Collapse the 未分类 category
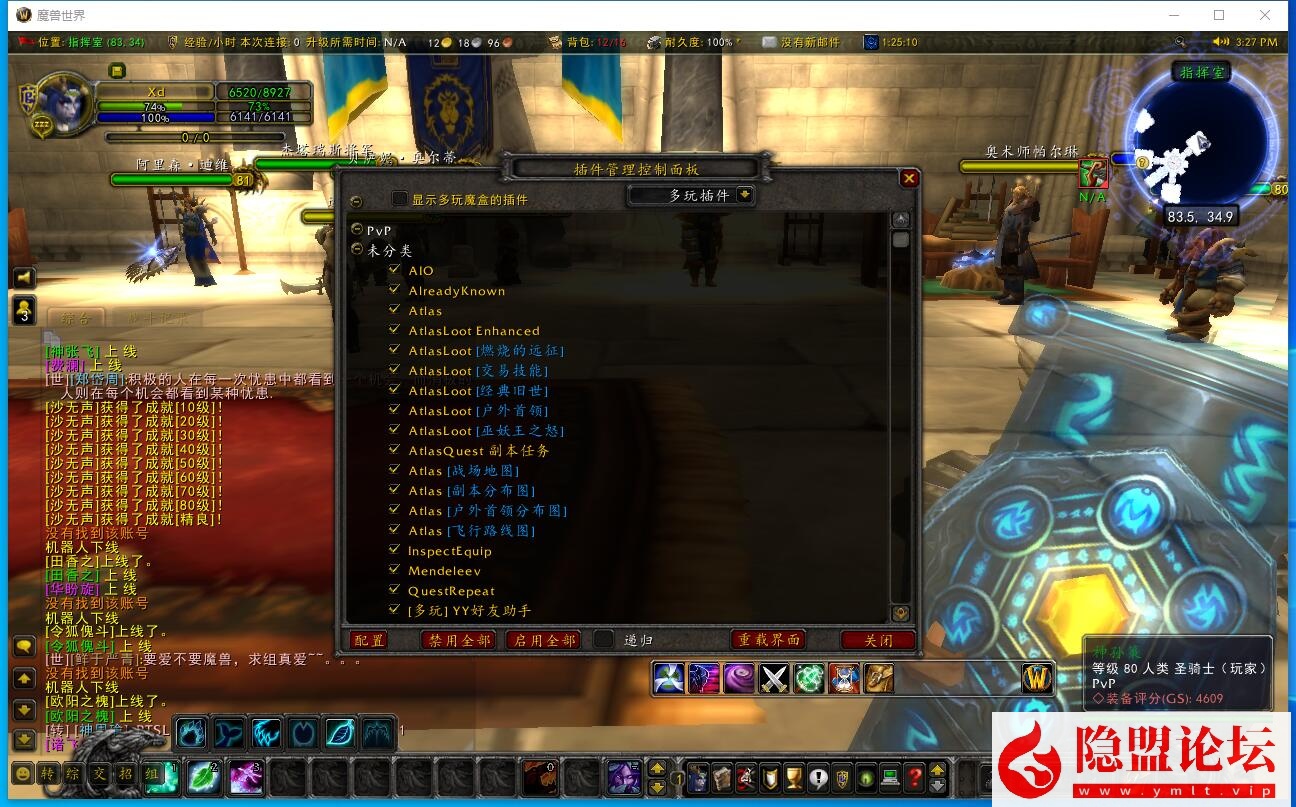Viewport: 1296px width, 807px height. coord(357,249)
